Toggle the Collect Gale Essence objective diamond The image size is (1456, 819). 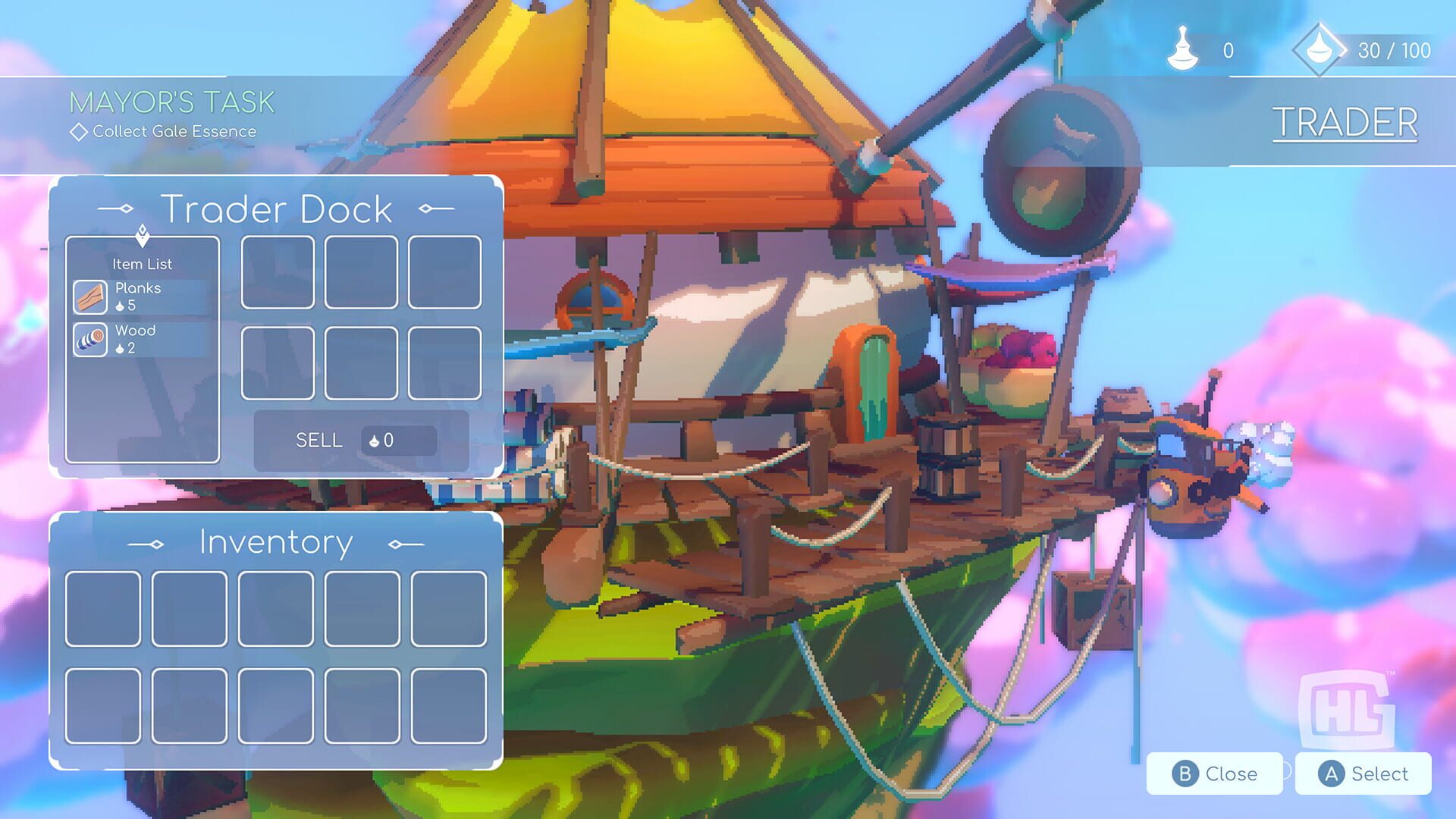click(x=78, y=131)
